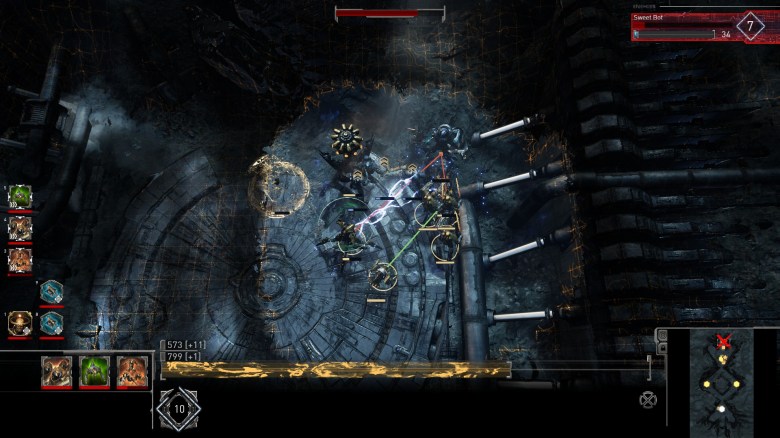Image resolution: width=780 pixels, height=438 pixels.
Task: Select the green unit portrait in the squad column
Action: point(20,196)
